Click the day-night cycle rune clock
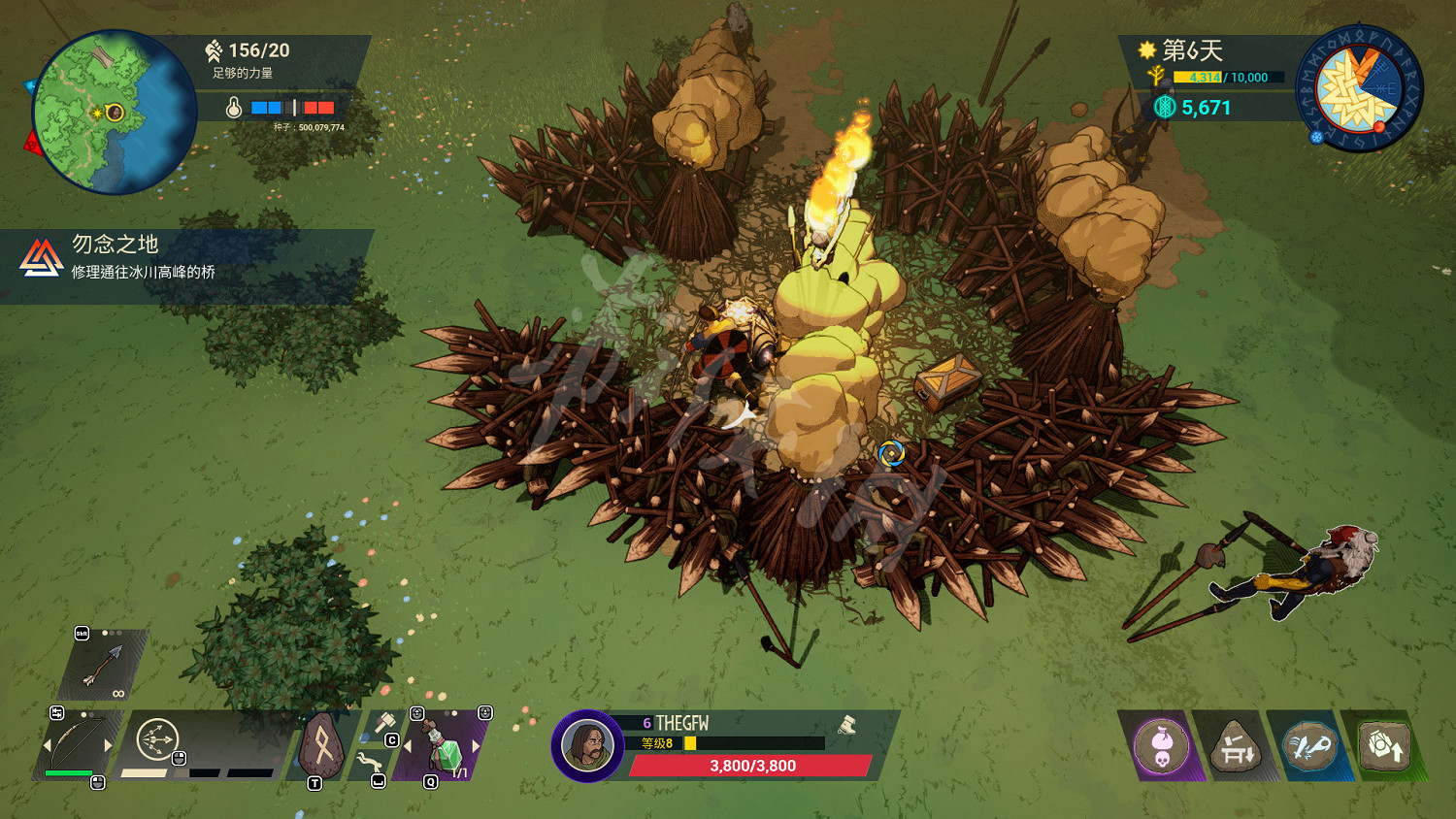 (1359, 88)
